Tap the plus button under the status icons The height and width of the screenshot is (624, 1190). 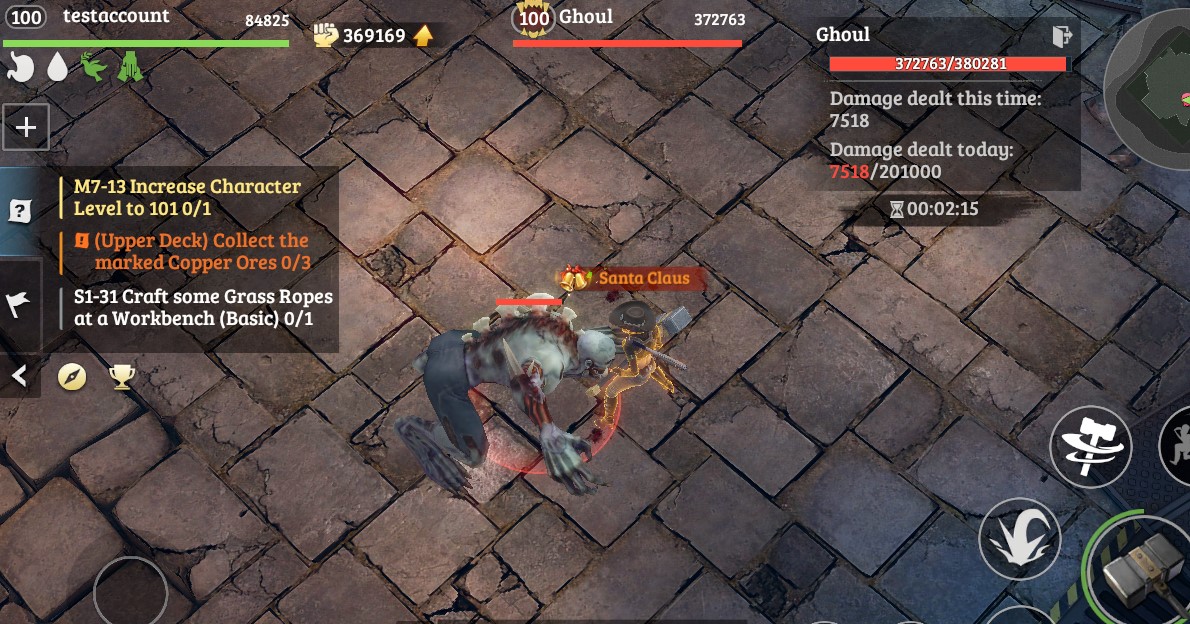[x=26, y=127]
